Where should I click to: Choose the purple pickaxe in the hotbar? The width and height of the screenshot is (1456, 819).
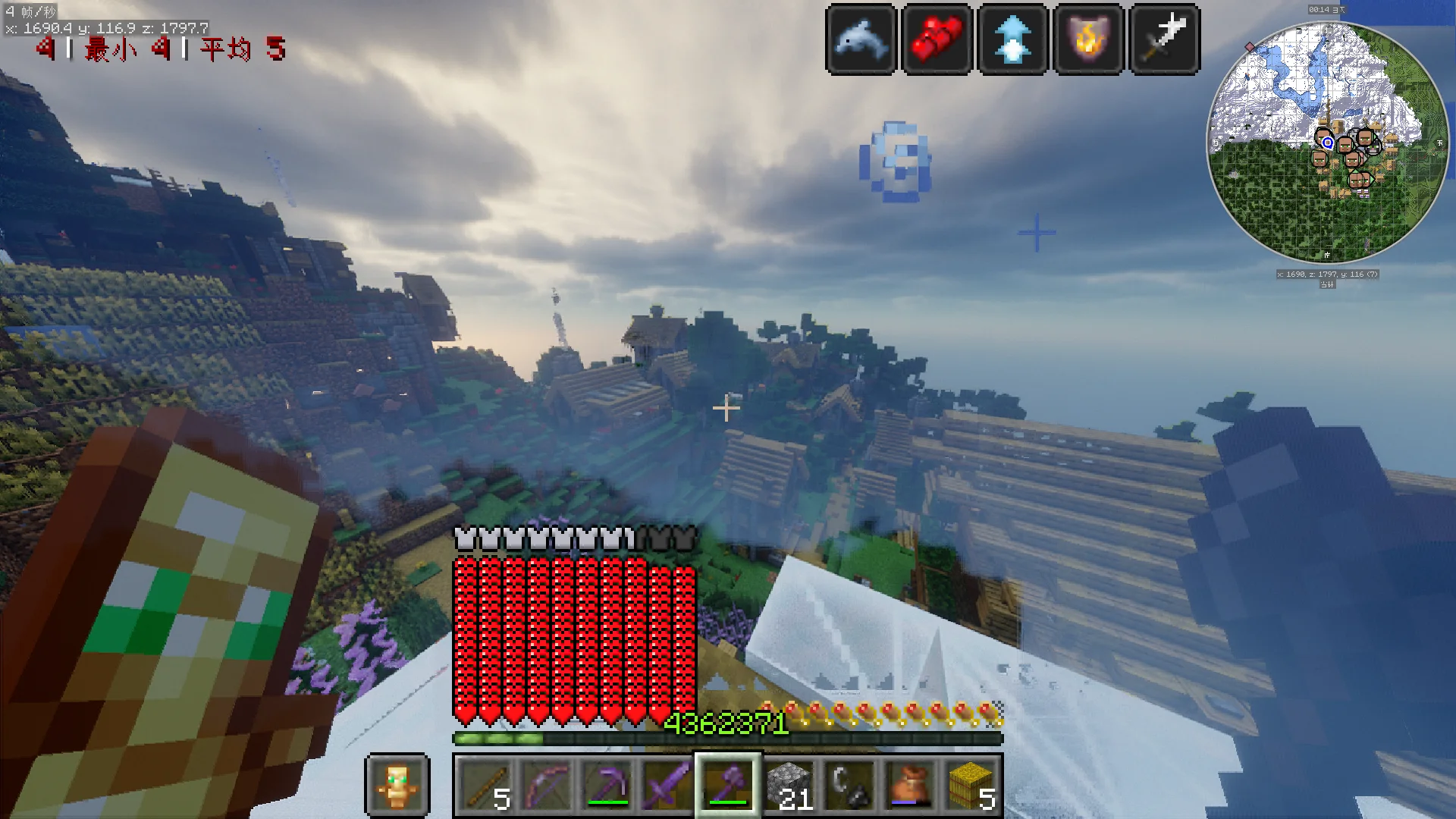pos(607,785)
